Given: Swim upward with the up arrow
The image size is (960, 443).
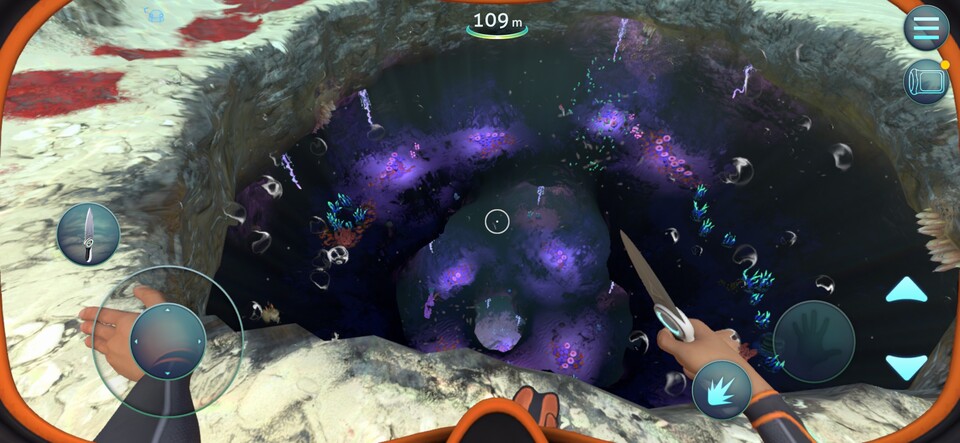Looking at the screenshot, I should click(906, 291).
